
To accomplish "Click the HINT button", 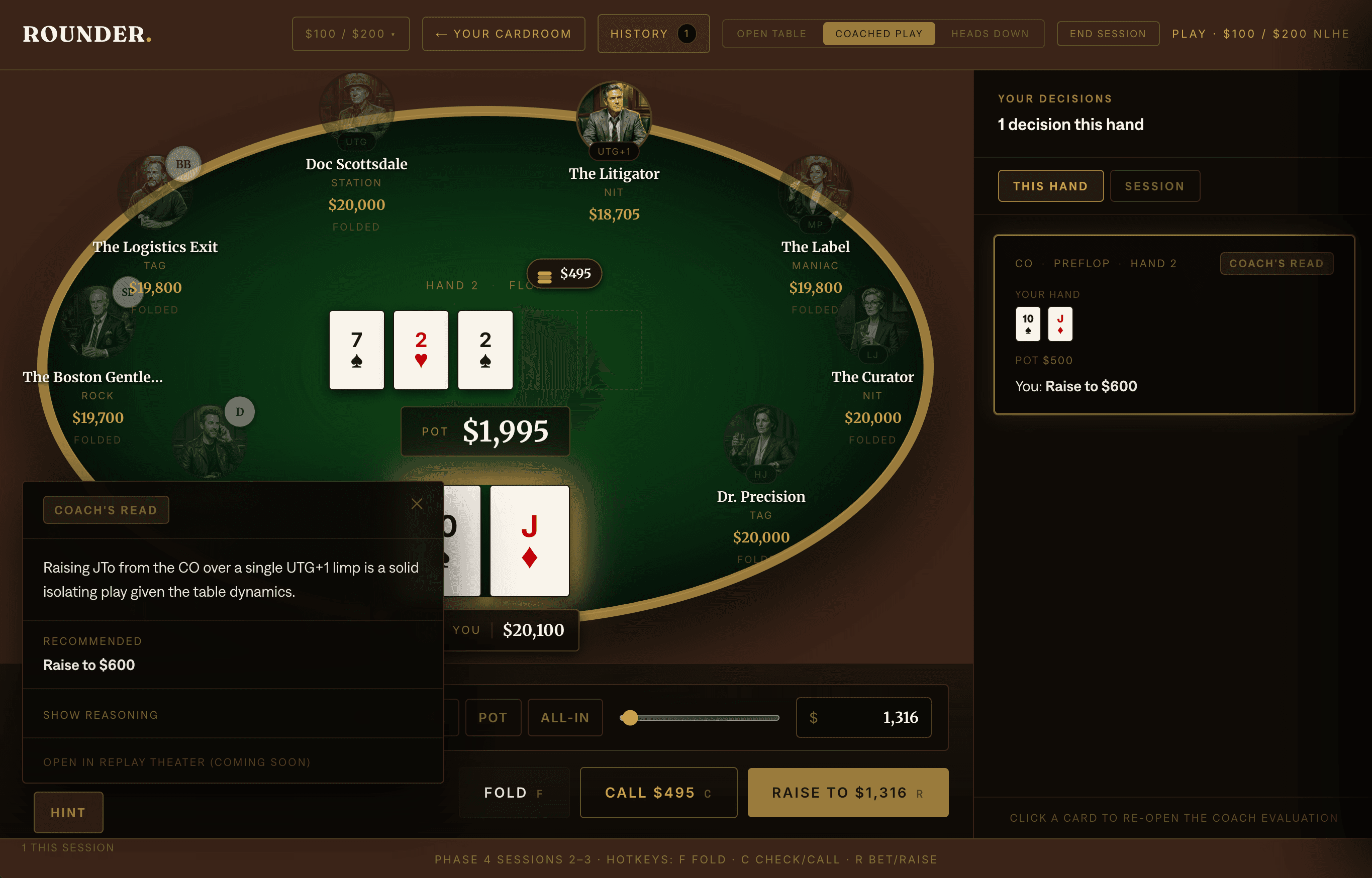I will (68, 812).
